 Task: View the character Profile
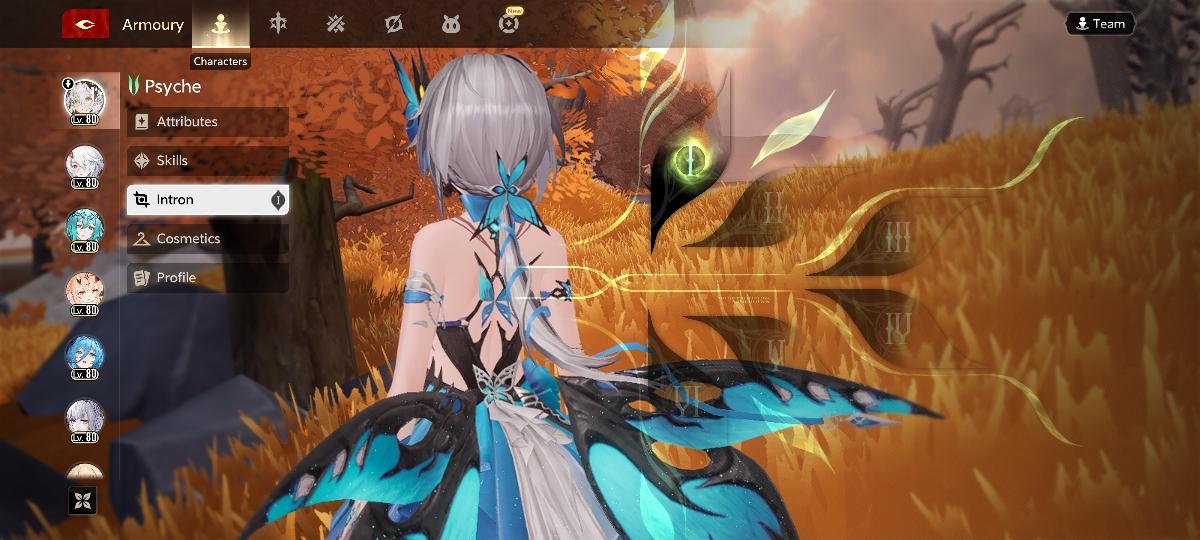pyautogui.click(x=208, y=278)
